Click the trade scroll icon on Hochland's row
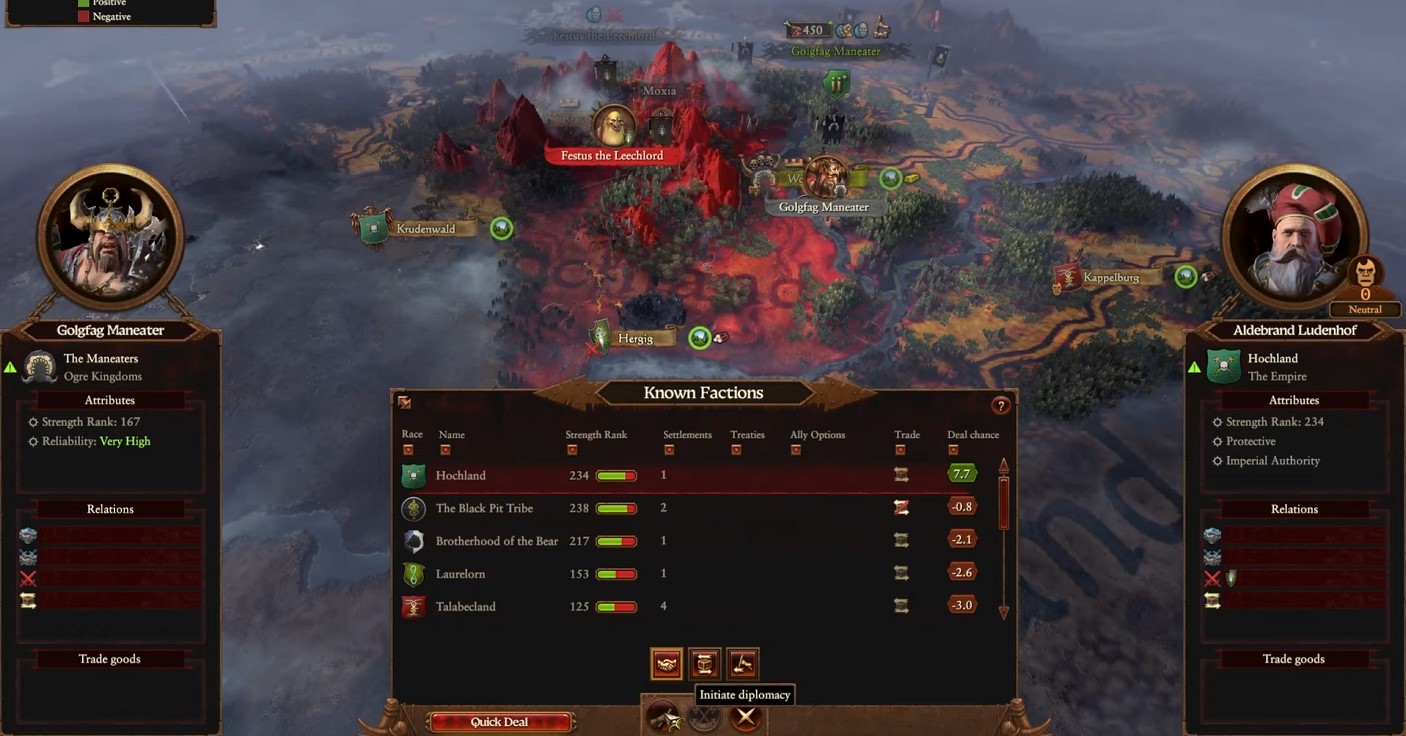 coord(901,475)
